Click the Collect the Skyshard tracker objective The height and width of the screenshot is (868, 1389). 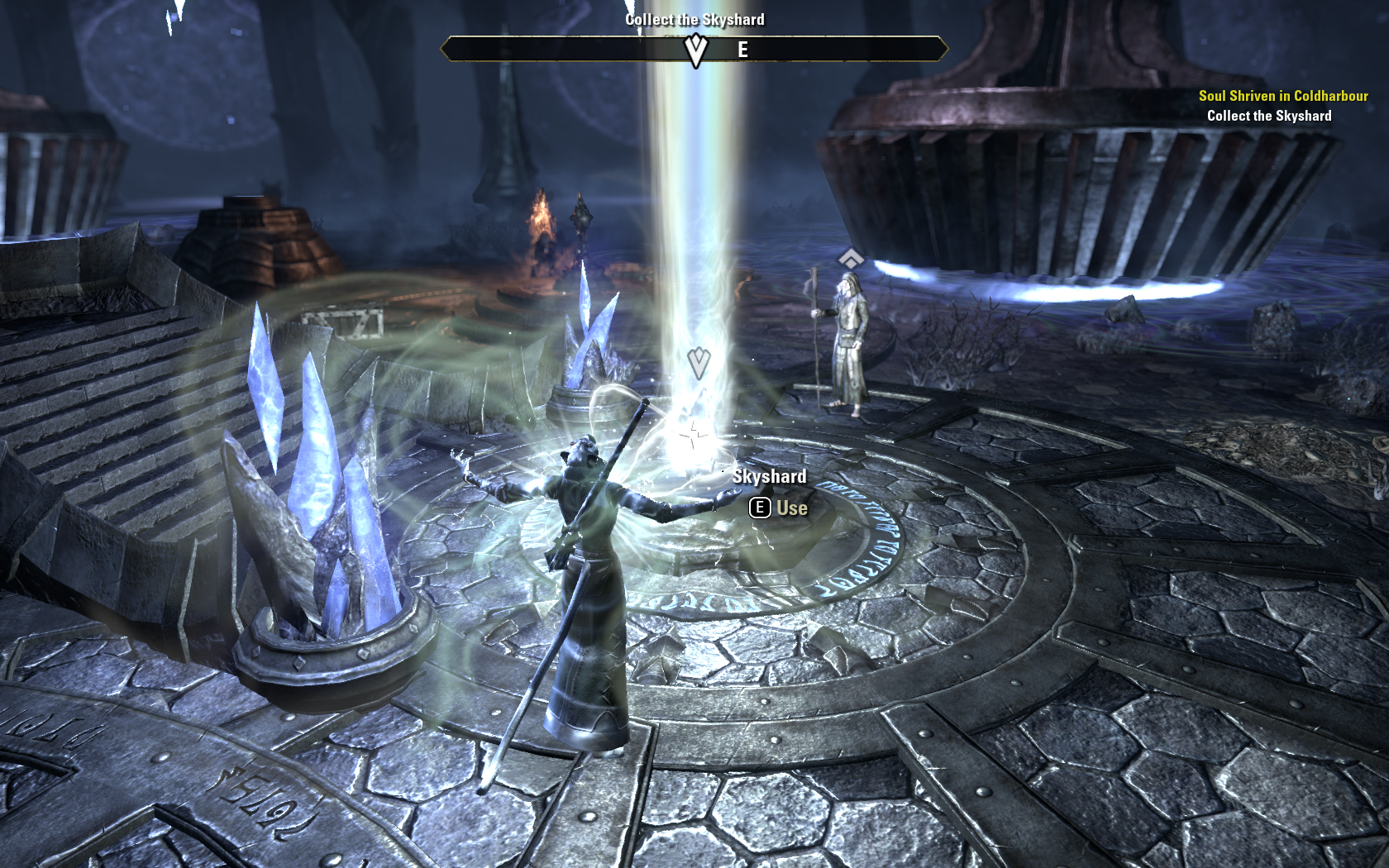pyautogui.click(x=1268, y=116)
